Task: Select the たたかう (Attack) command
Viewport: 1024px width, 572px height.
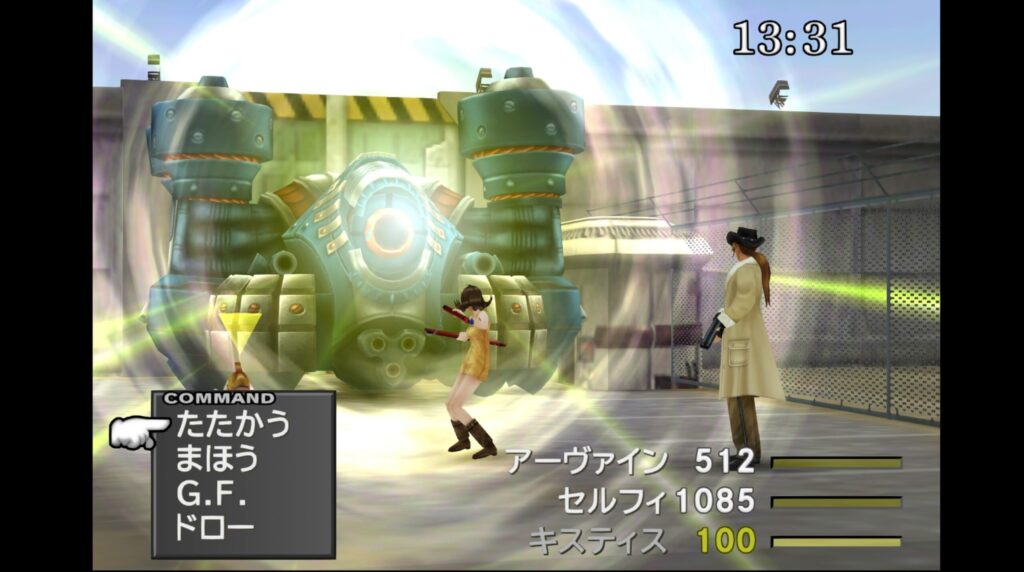Action: coord(232,424)
